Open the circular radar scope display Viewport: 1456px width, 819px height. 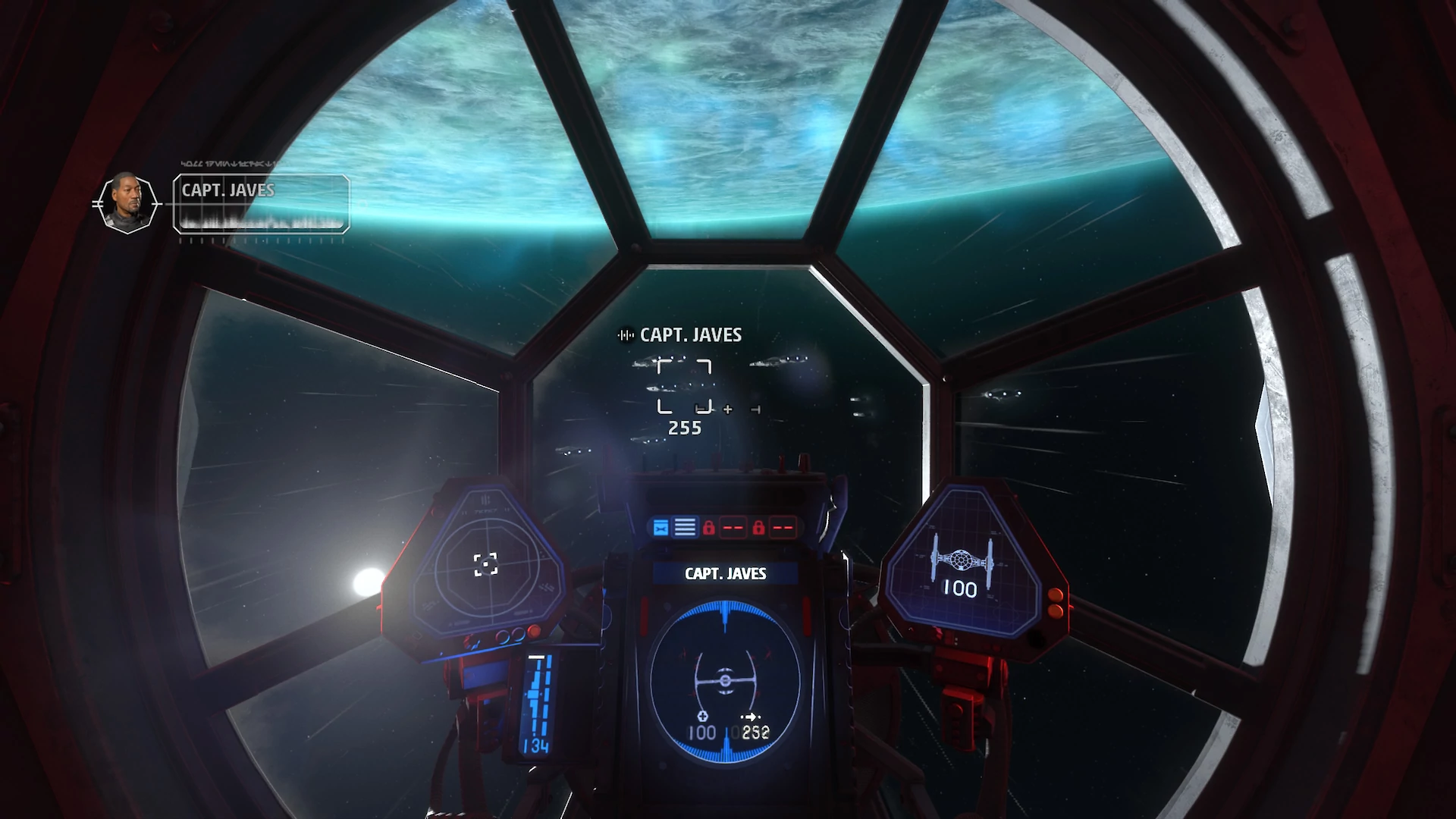(x=485, y=564)
